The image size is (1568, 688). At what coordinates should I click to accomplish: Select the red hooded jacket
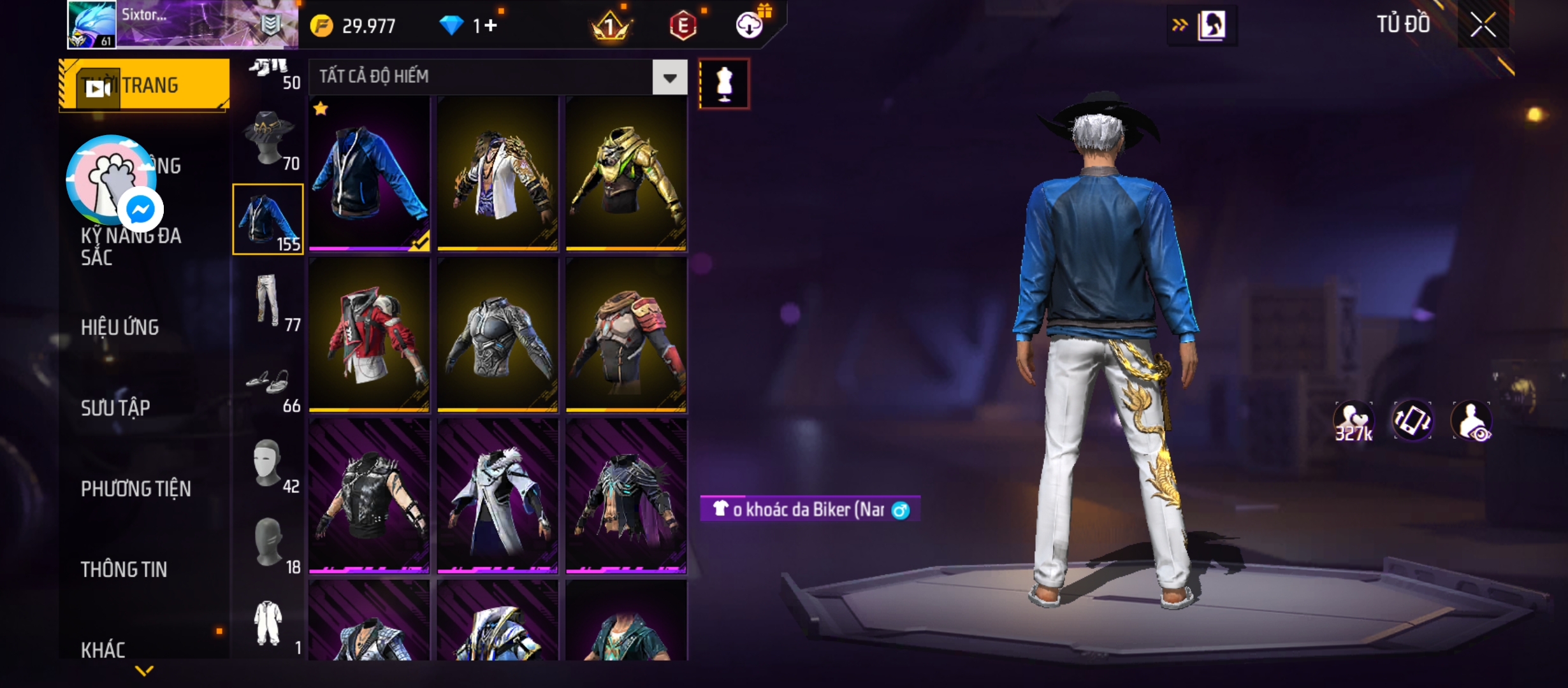click(x=369, y=335)
